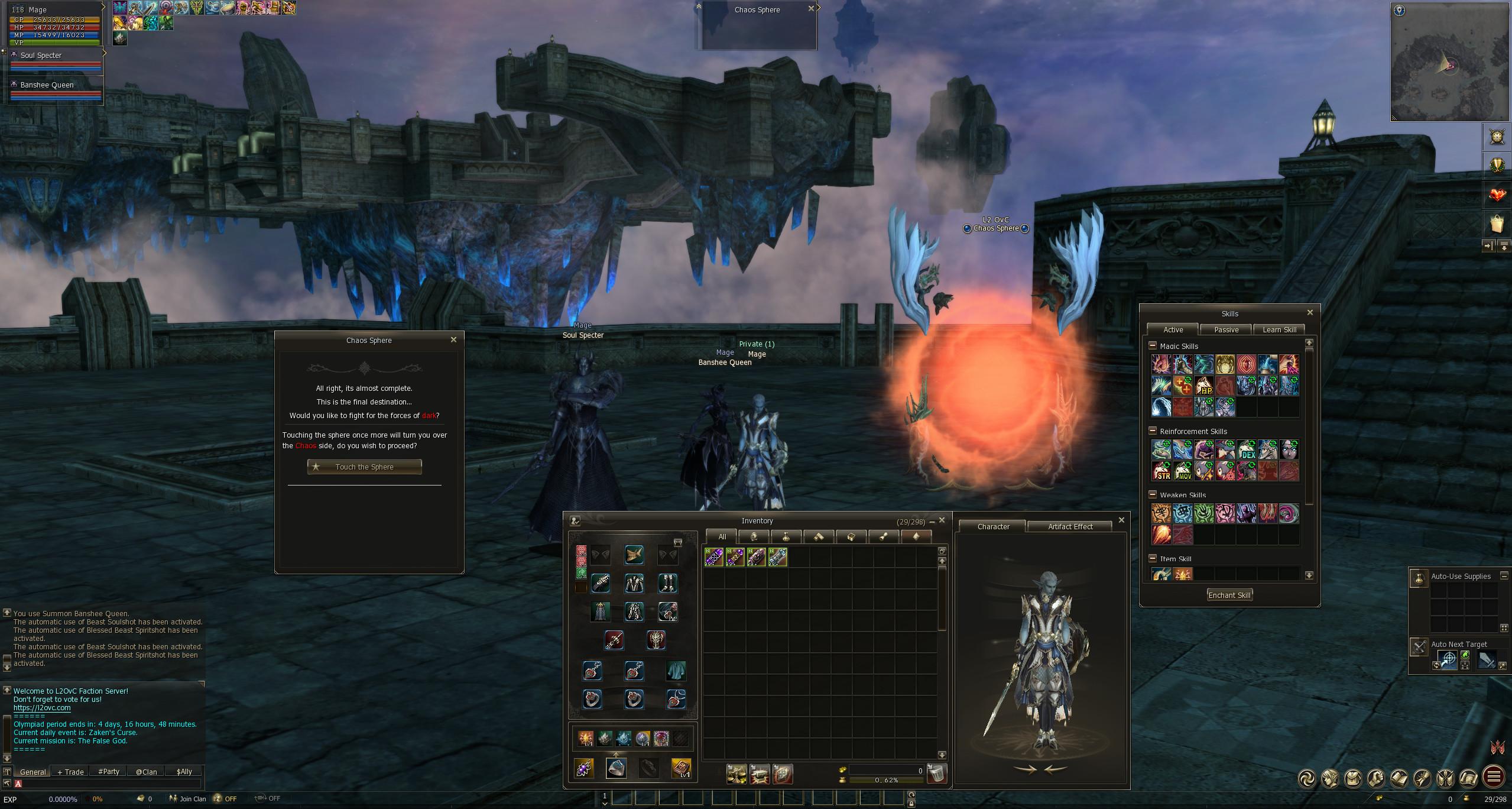This screenshot has height=809, width=1512.
Task: Open the red main menu button
Action: pyautogui.click(x=1495, y=777)
